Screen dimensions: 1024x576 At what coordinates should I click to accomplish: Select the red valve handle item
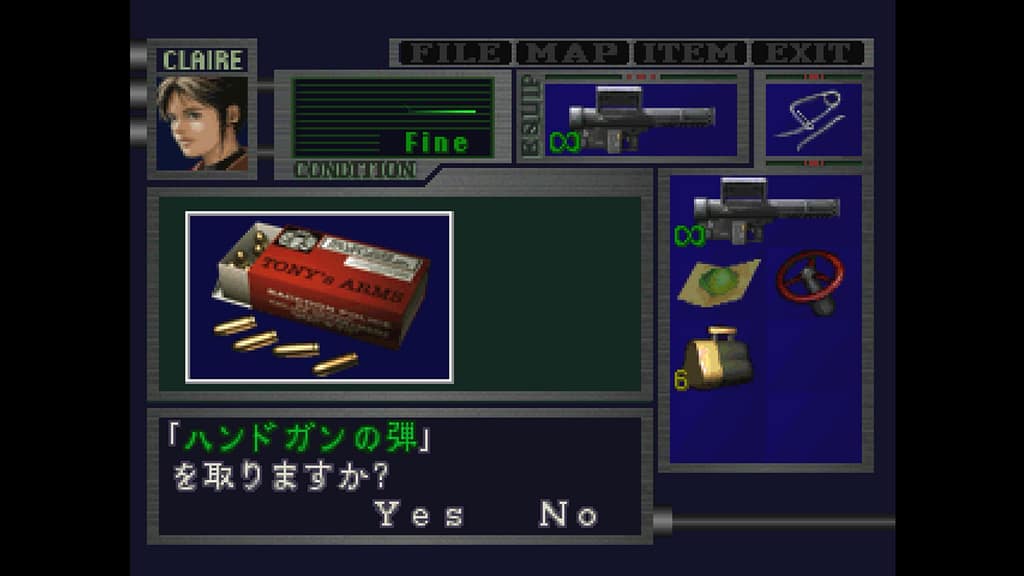tap(811, 281)
